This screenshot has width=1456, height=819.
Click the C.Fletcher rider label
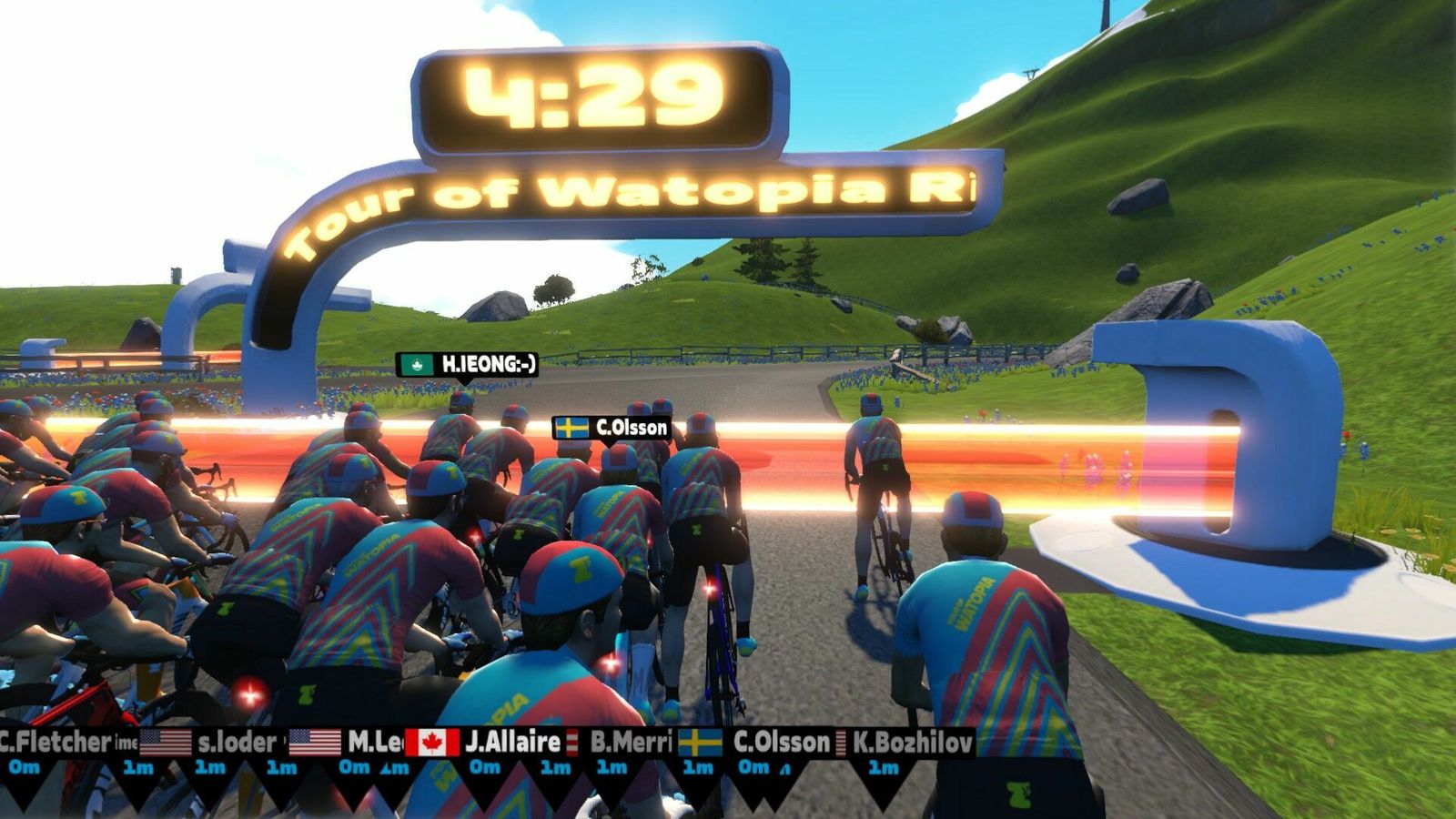(x=55, y=743)
